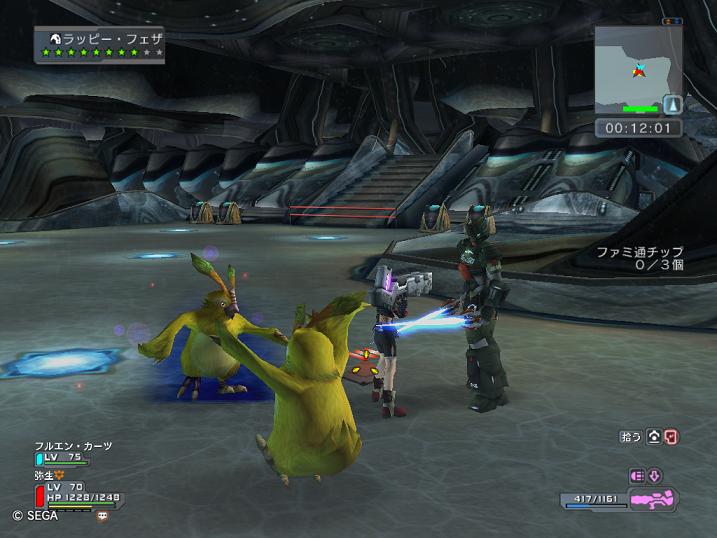Open the ラッピー・フェザ target name panel
Image resolution: width=717 pixels, height=538 pixels.
pos(99,45)
